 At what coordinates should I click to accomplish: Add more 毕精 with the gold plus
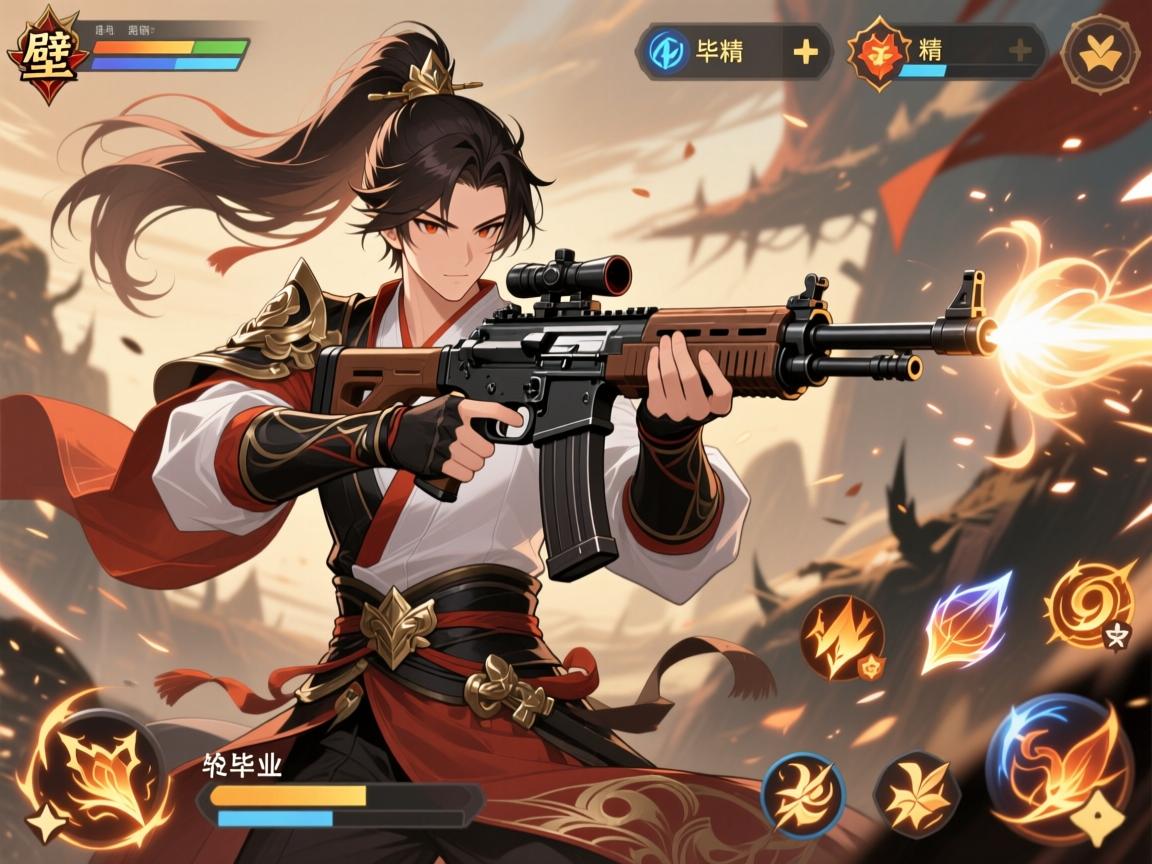click(x=805, y=51)
